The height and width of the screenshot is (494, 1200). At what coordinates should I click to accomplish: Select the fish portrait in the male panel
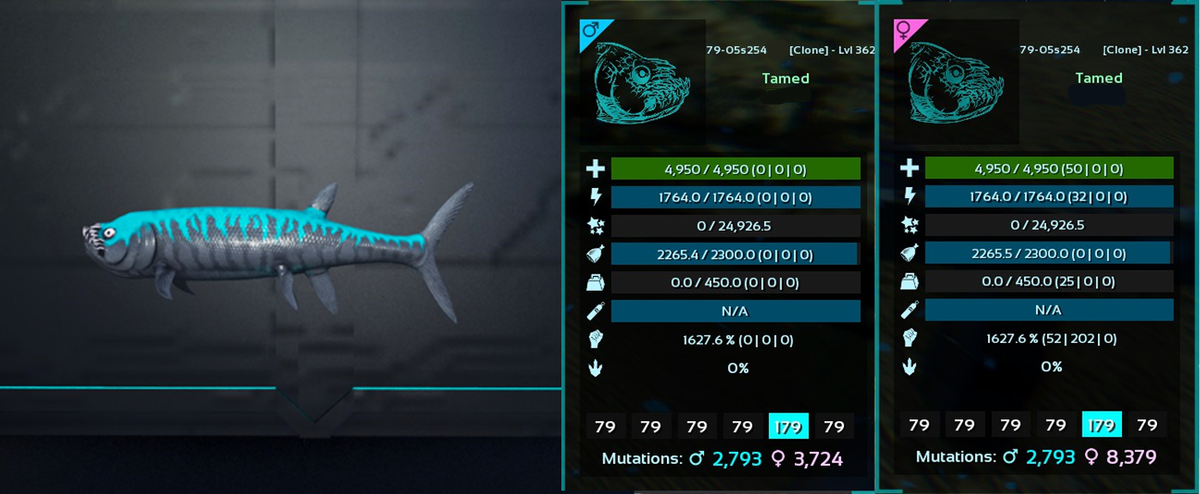638,86
